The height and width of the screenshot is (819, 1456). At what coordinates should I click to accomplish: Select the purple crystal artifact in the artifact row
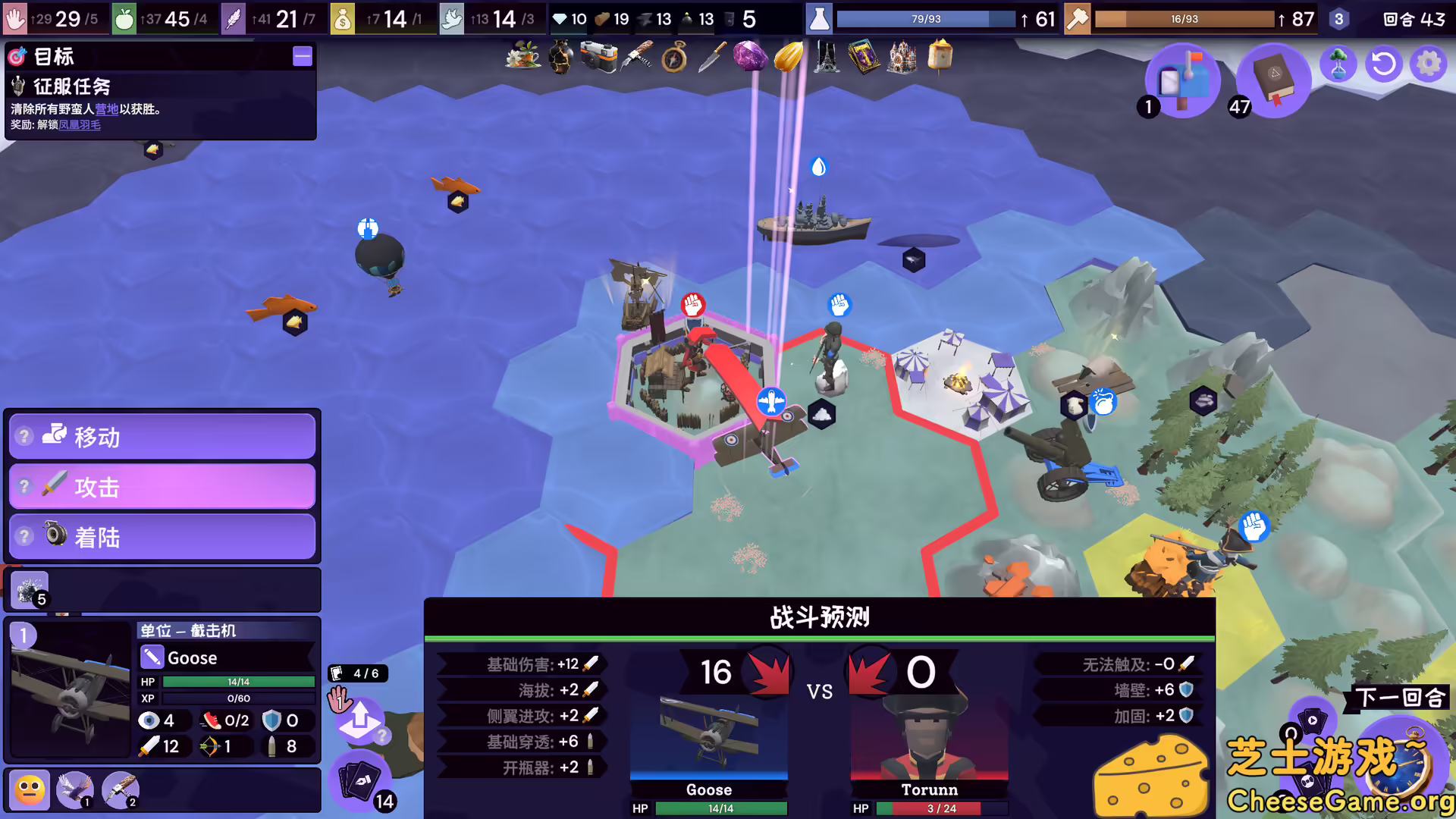click(750, 56)
